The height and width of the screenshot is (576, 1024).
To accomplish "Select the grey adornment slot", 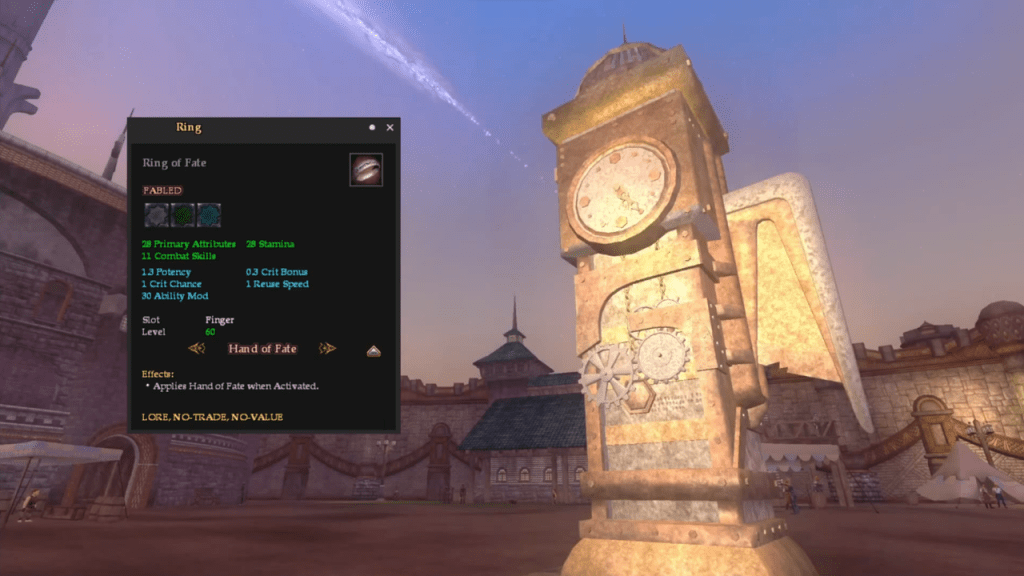I will (156, 215).
